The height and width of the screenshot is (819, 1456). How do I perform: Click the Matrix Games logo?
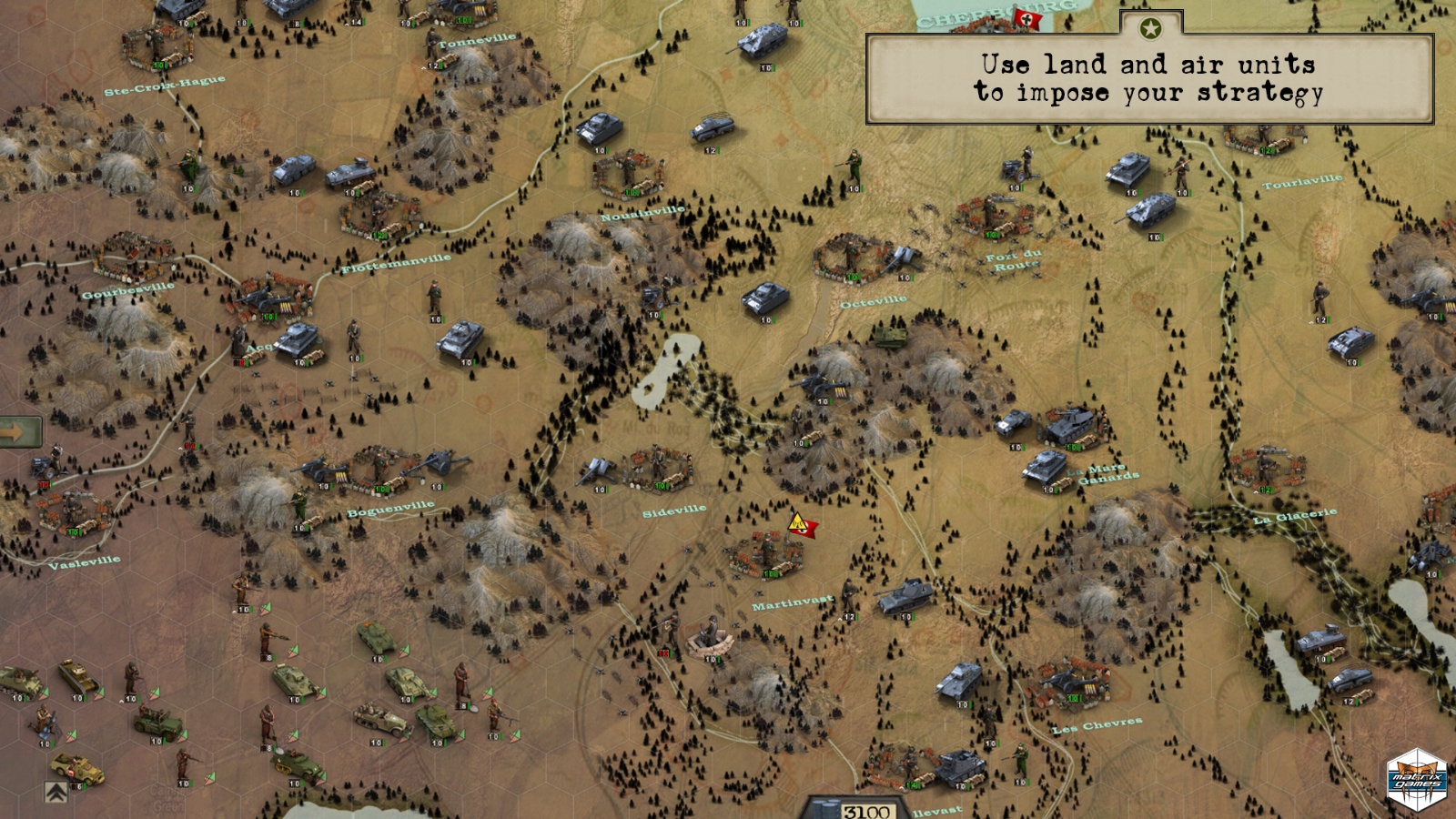(x=1416, y=780)
